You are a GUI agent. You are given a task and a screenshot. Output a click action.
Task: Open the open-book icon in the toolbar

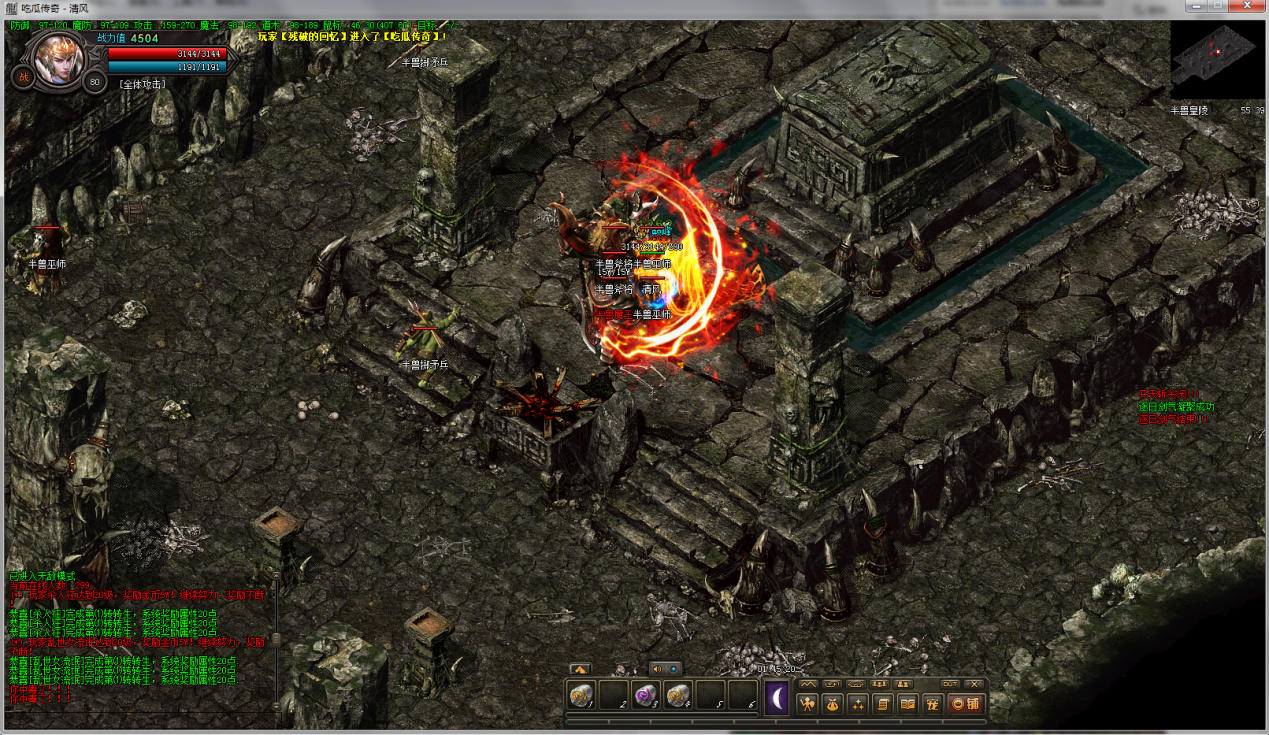(x=908, y=703)
